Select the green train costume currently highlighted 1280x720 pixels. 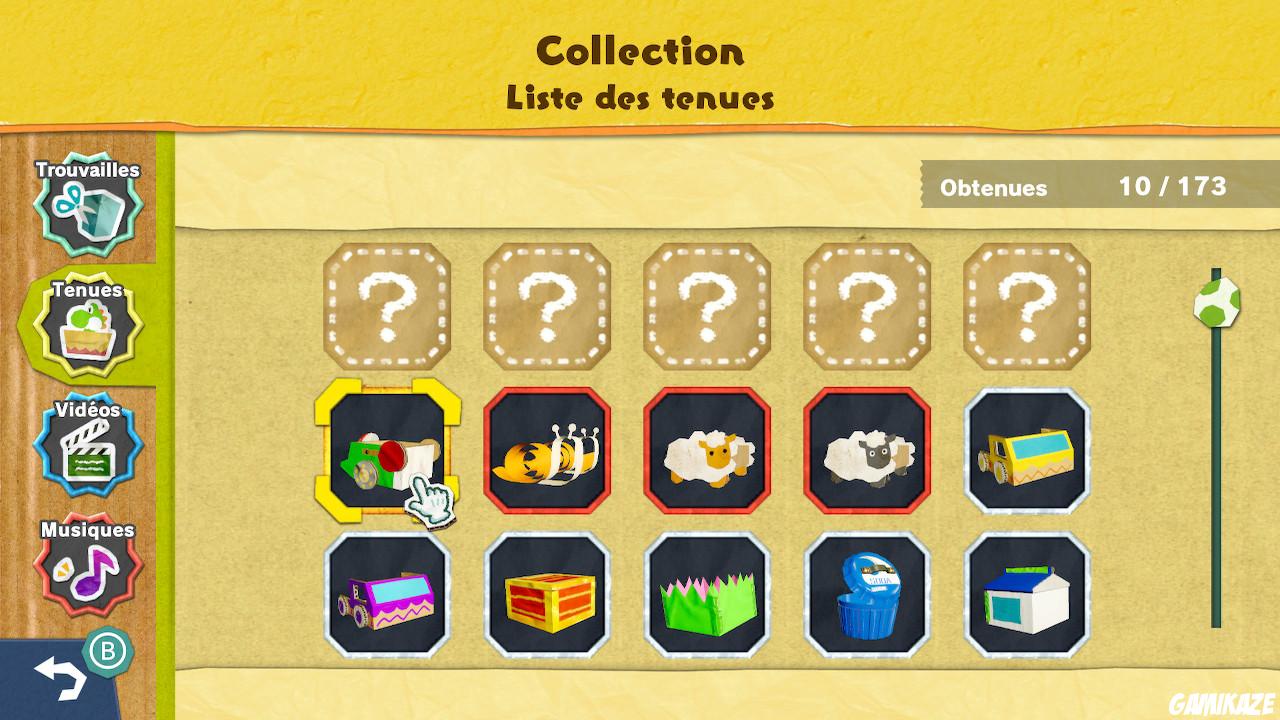[388, 450]
